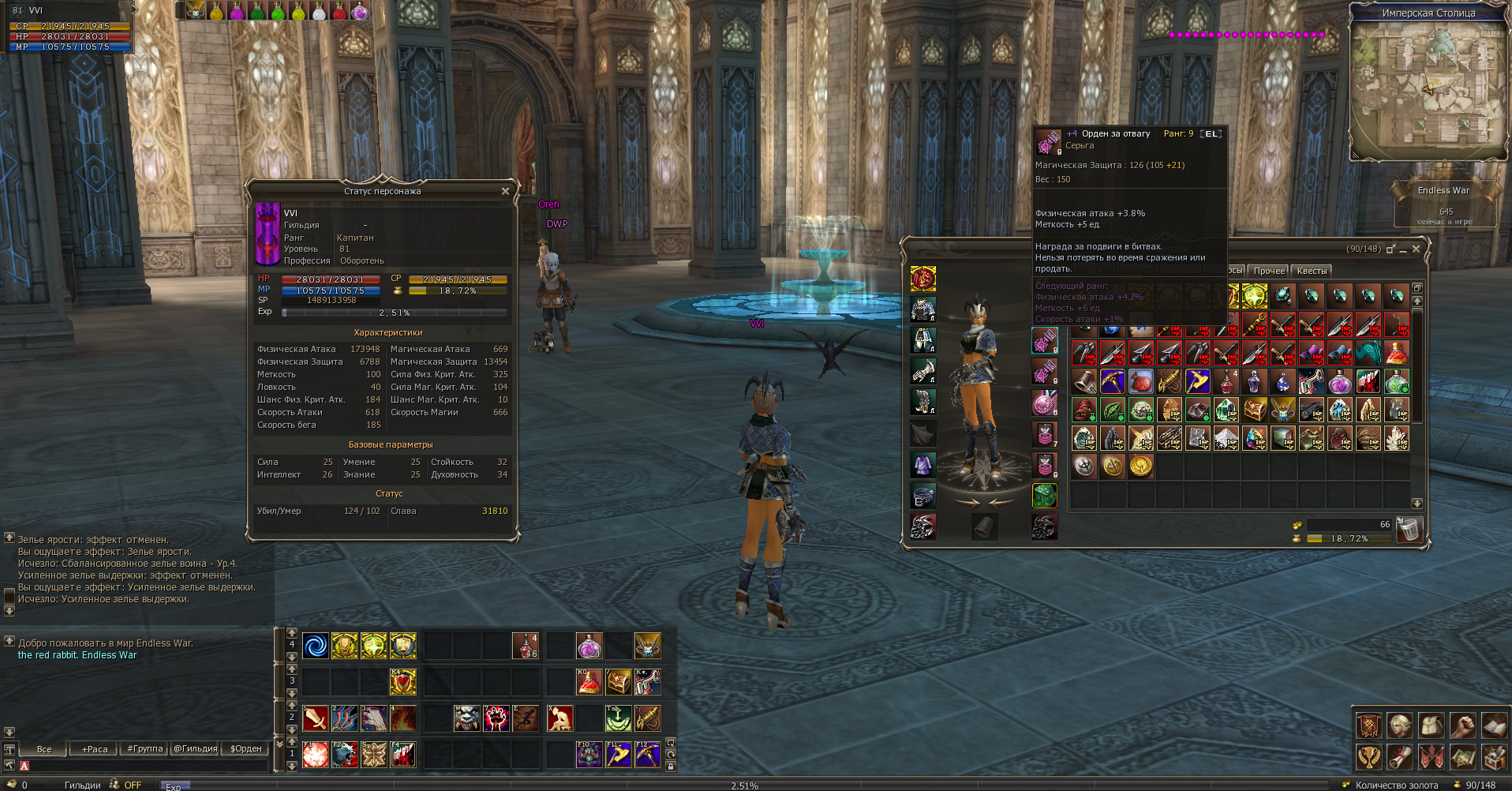Use the purple potion on the hotbar

click(589, 646)
